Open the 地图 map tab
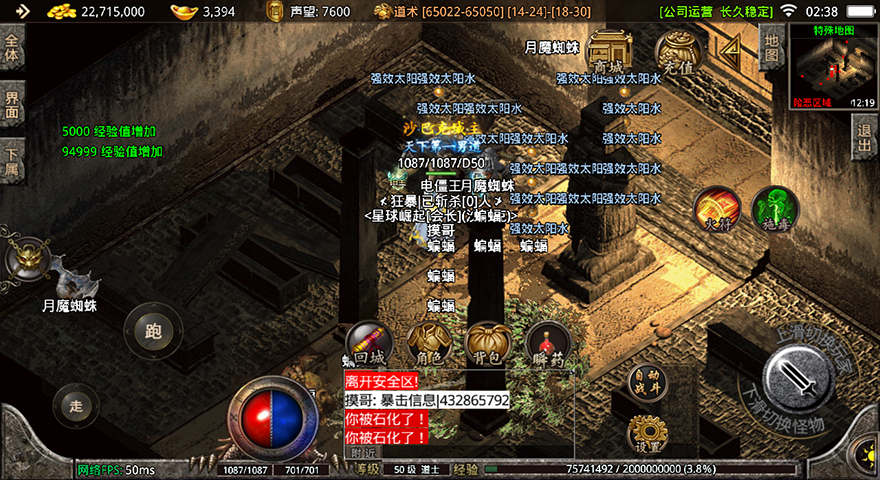880x480 pixels. (771, 47)
